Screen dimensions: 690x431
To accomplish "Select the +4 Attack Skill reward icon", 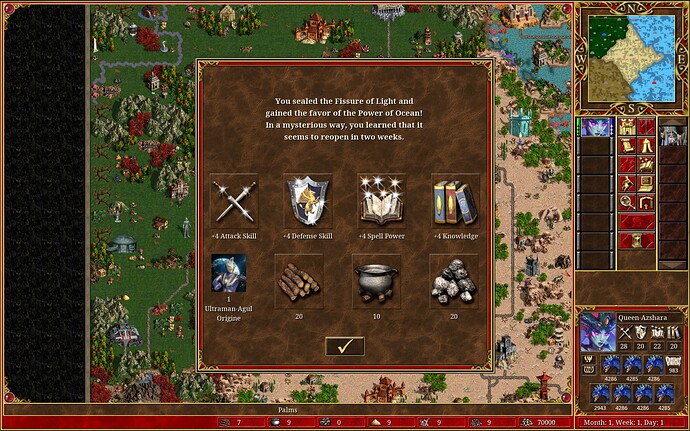I will pyautogui.click(x=235, y=199).
